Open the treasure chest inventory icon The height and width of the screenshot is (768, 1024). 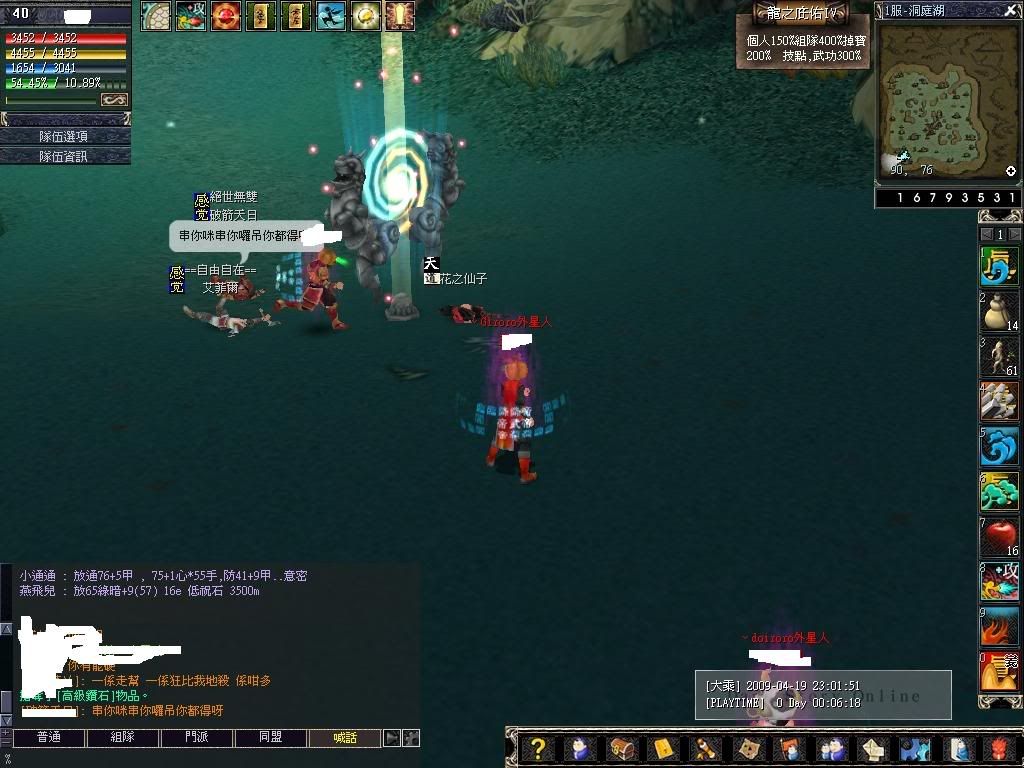point(621,748)
